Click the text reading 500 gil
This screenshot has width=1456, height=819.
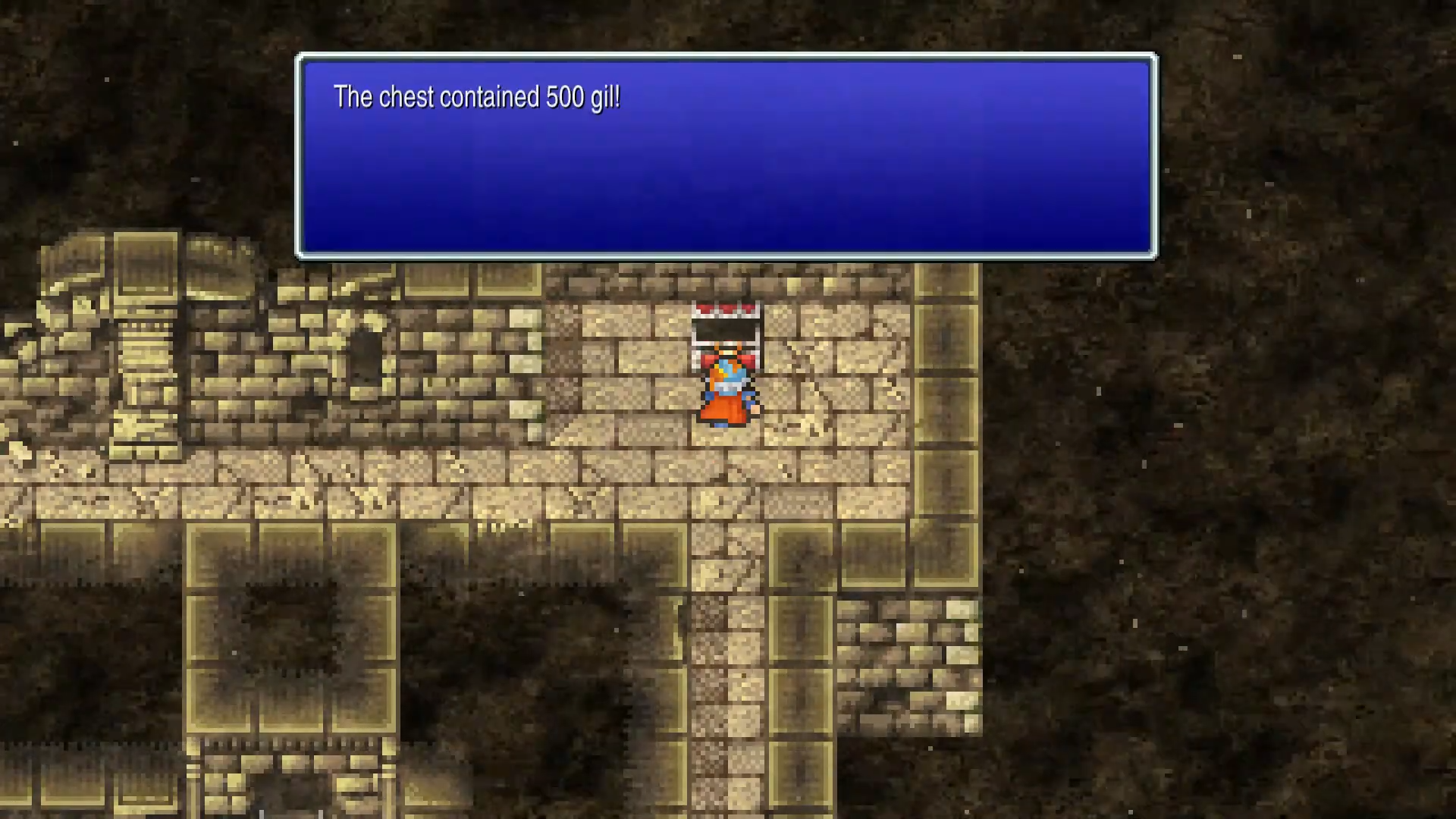pyautogui.click(x=580, y=97)
